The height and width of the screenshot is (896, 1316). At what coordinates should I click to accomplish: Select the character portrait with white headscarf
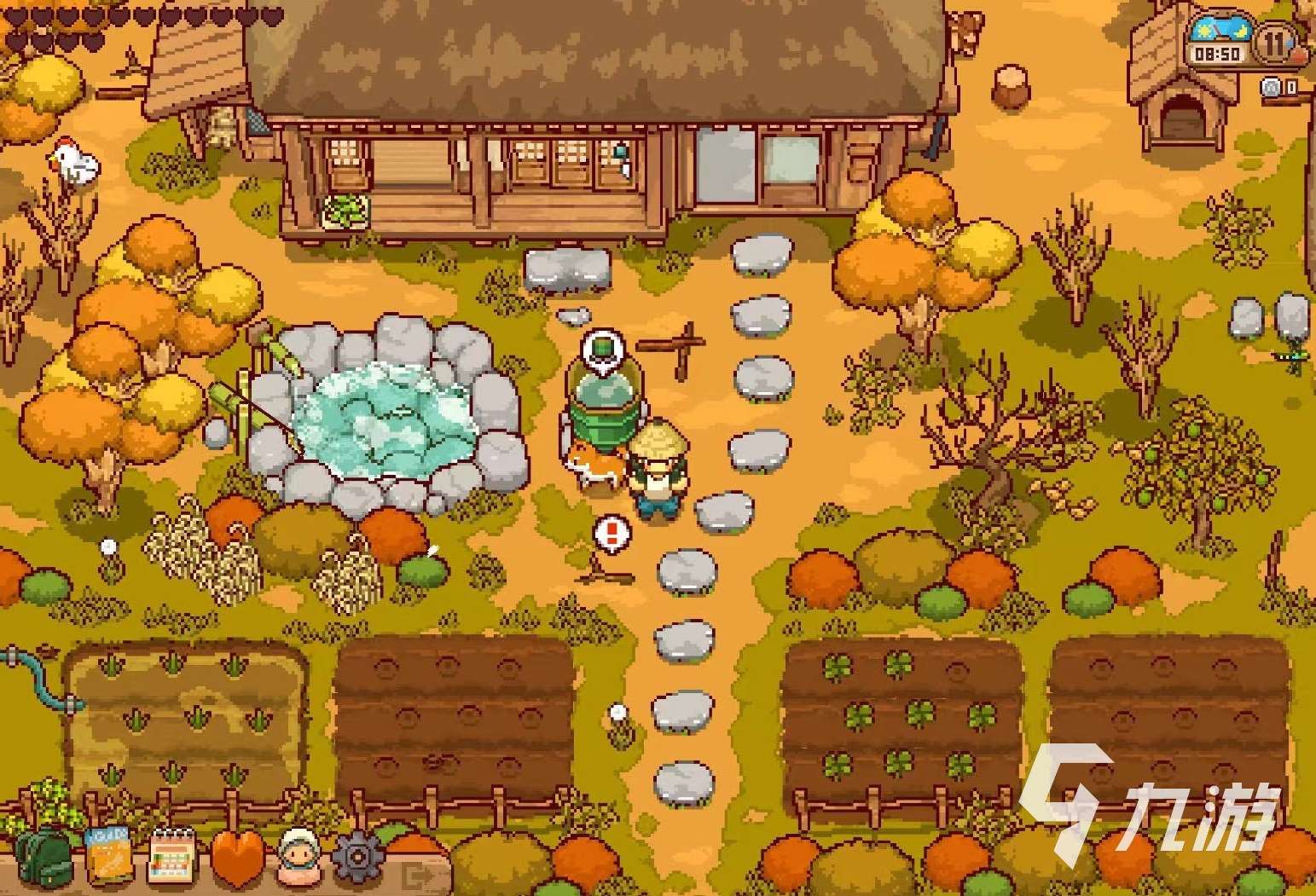(299, 855)
